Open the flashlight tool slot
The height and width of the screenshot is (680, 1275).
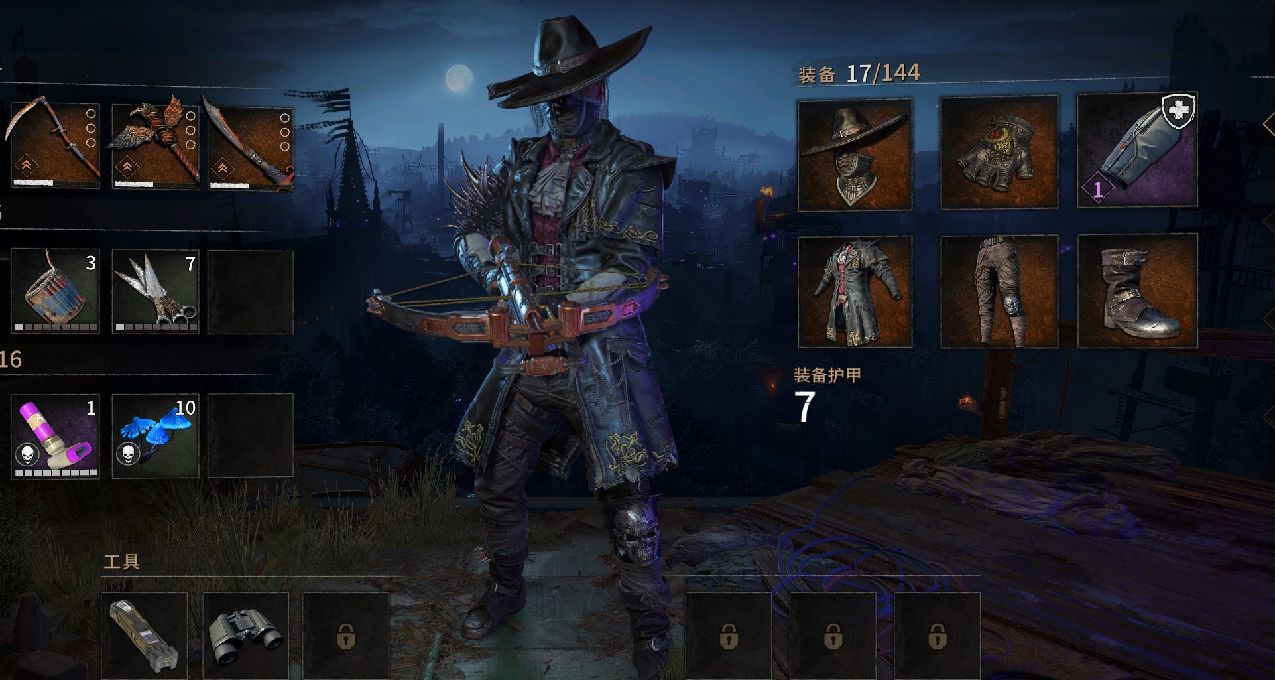(145, 634)
